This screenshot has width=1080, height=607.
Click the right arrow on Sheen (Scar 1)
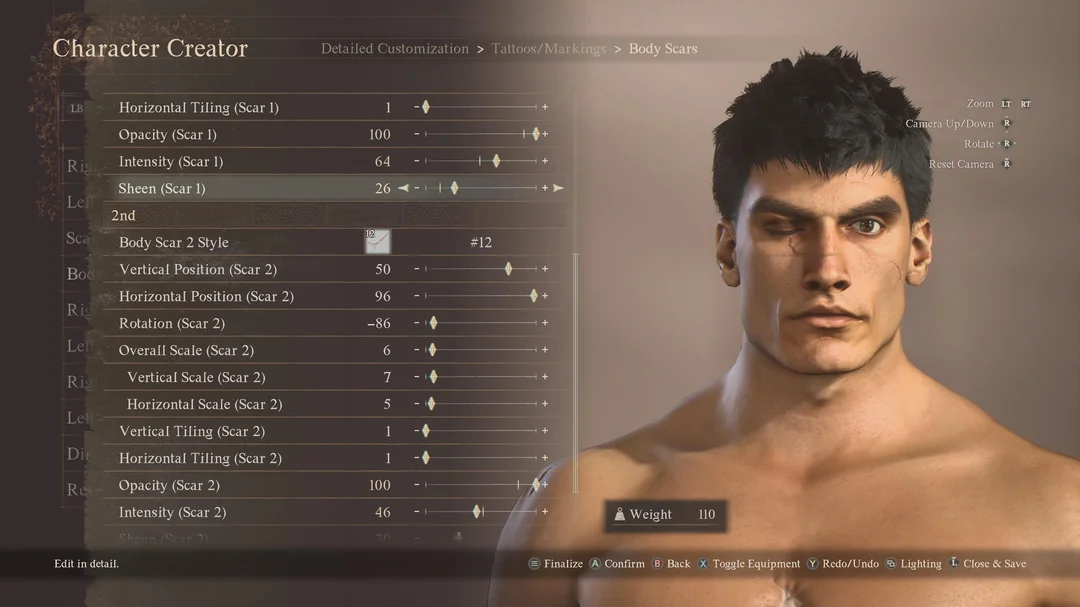(559, 188)
